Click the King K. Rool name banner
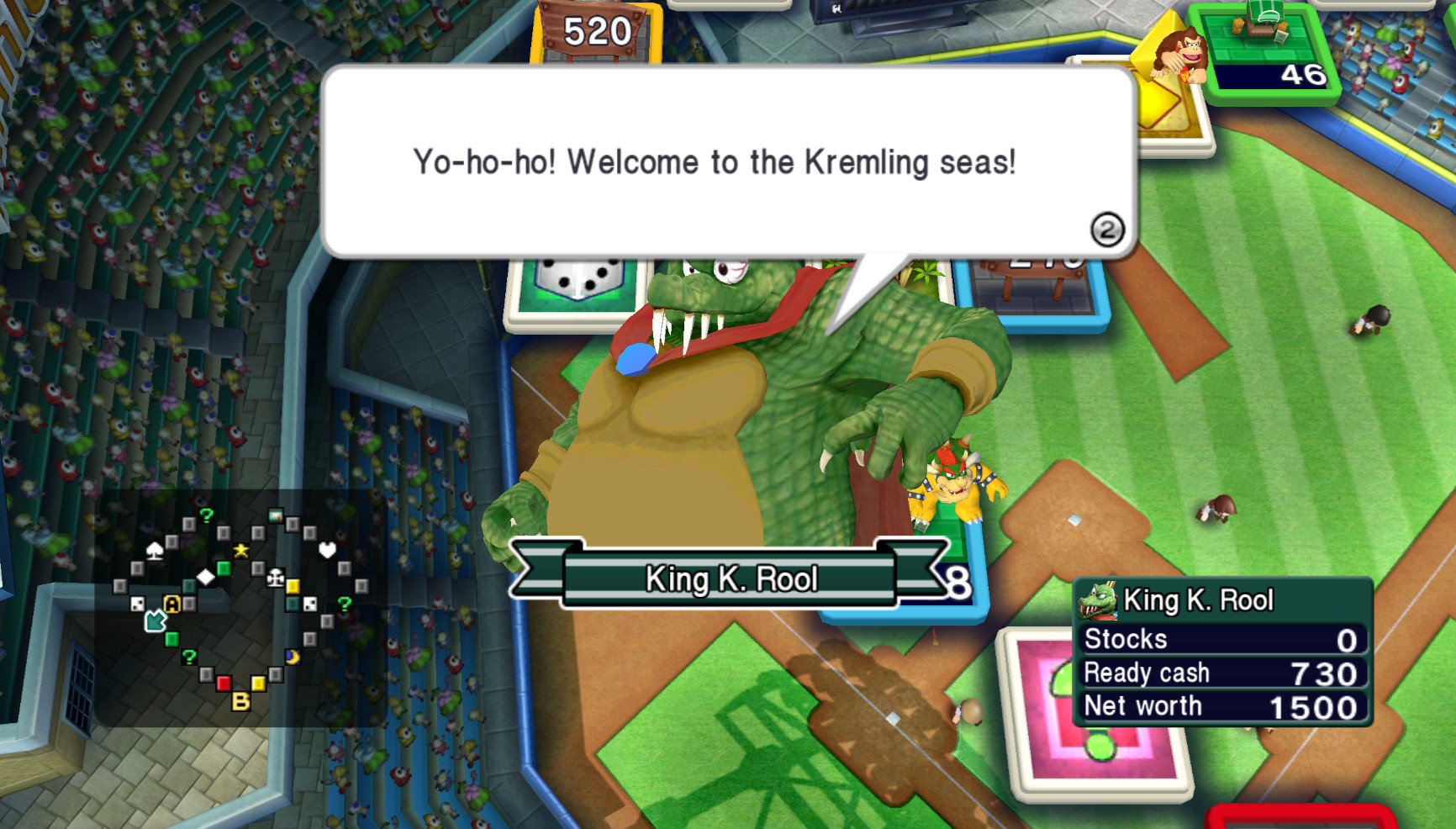The width and height of the screenshot is (1456, 829). 732,578
